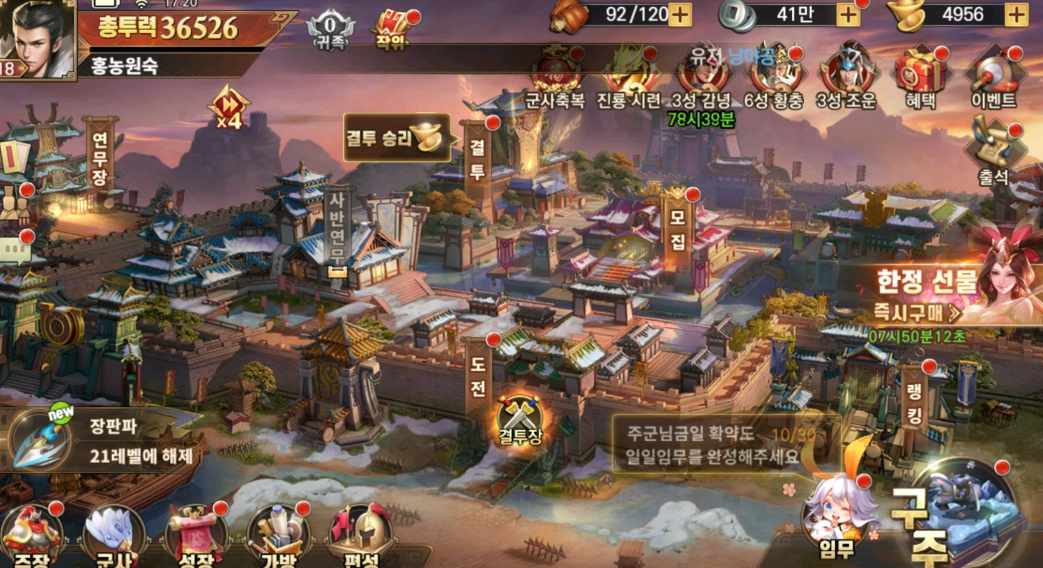Open the 군사 strategist menu
This screenshot has height=568, width=1043.
click(113, 535)
